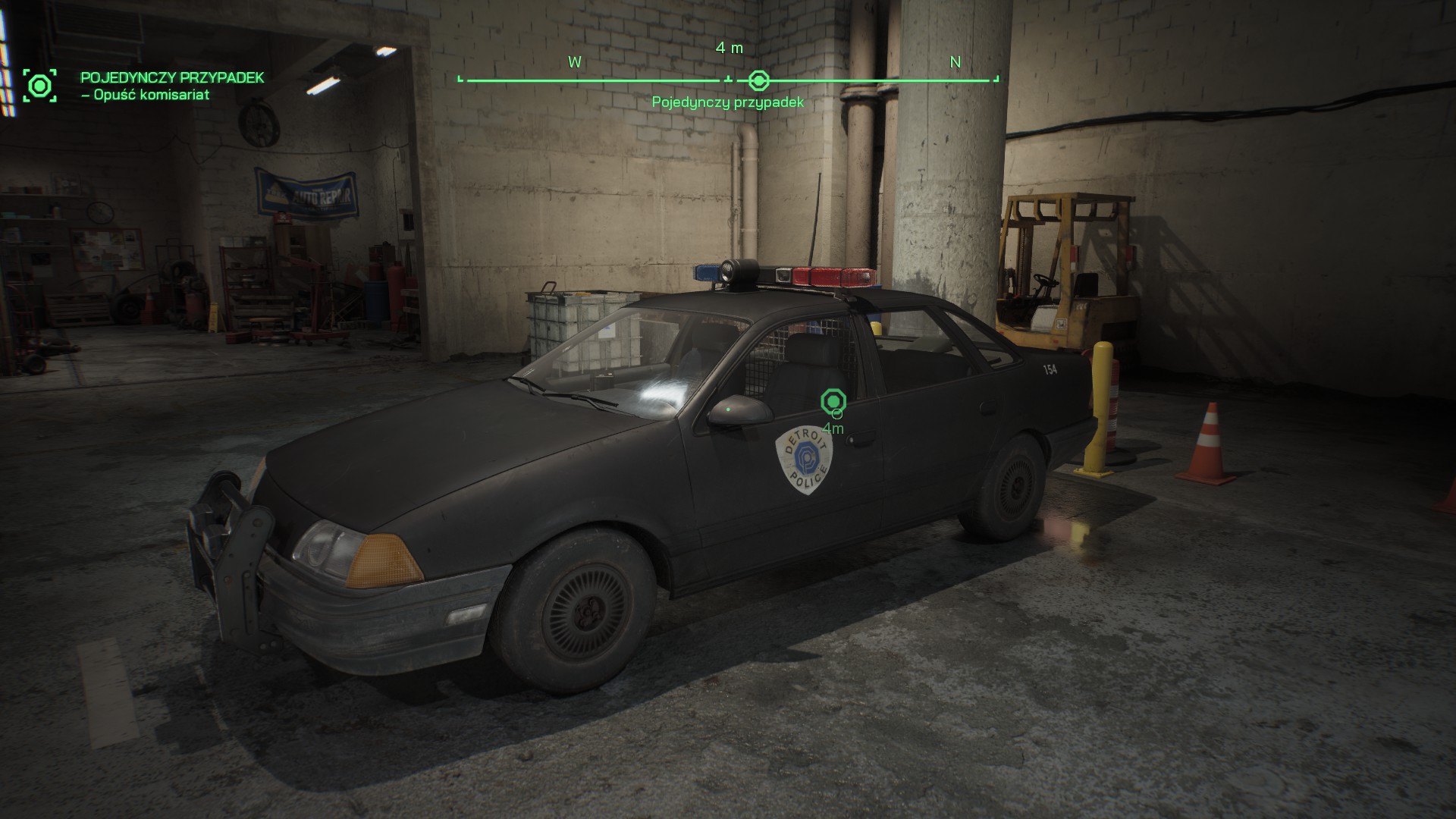Select the objective marker on the compass bar
The width and height of the screenshot is (1456, 819).
(758, 80)
